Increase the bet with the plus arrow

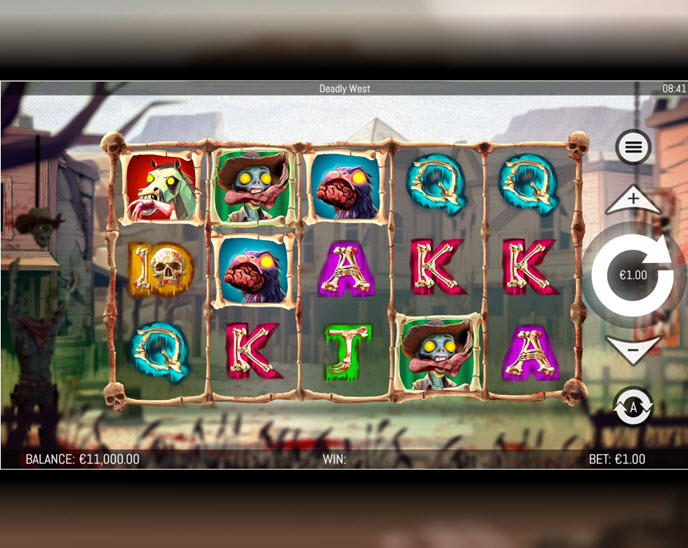pos(633,199)
